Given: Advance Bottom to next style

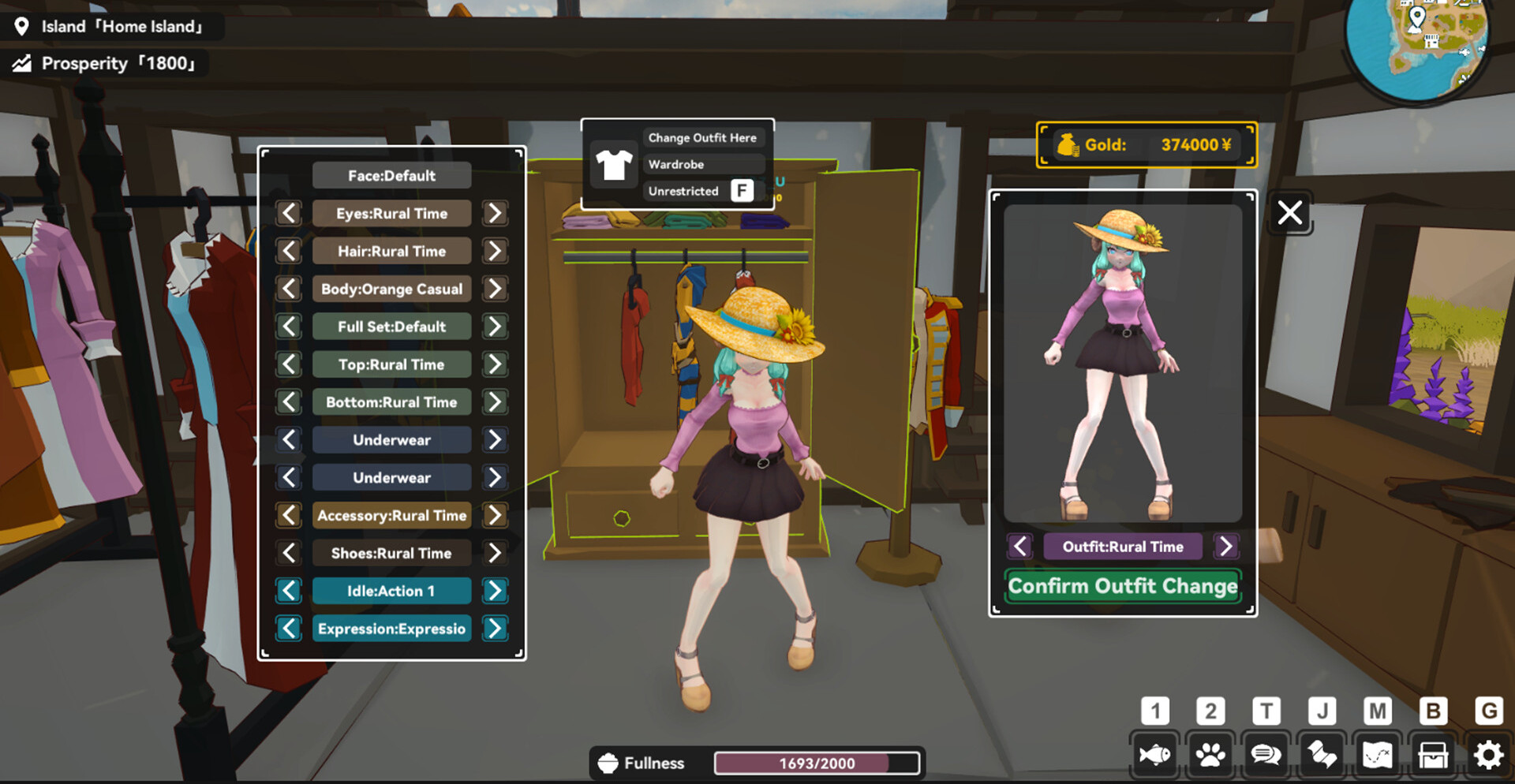Looking at the screenshot, I should 495,402.
